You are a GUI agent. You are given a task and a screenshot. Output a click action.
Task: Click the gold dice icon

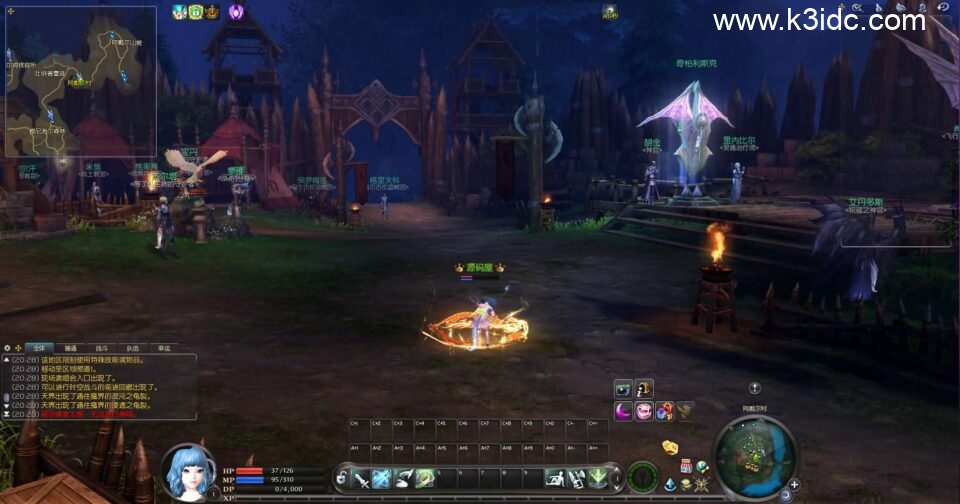coord(670,447)
